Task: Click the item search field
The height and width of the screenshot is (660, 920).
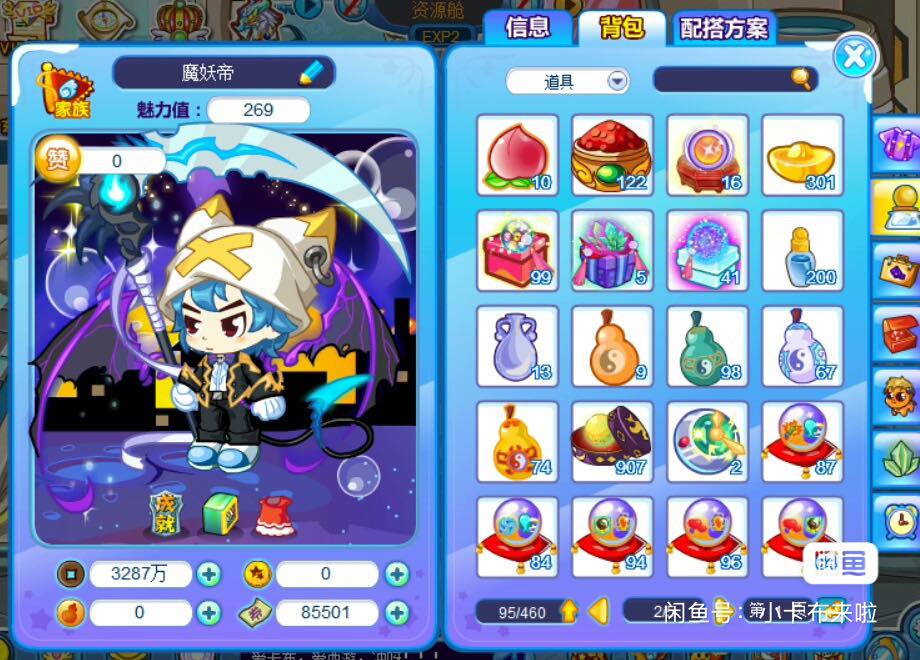Action: pos(723,80)
